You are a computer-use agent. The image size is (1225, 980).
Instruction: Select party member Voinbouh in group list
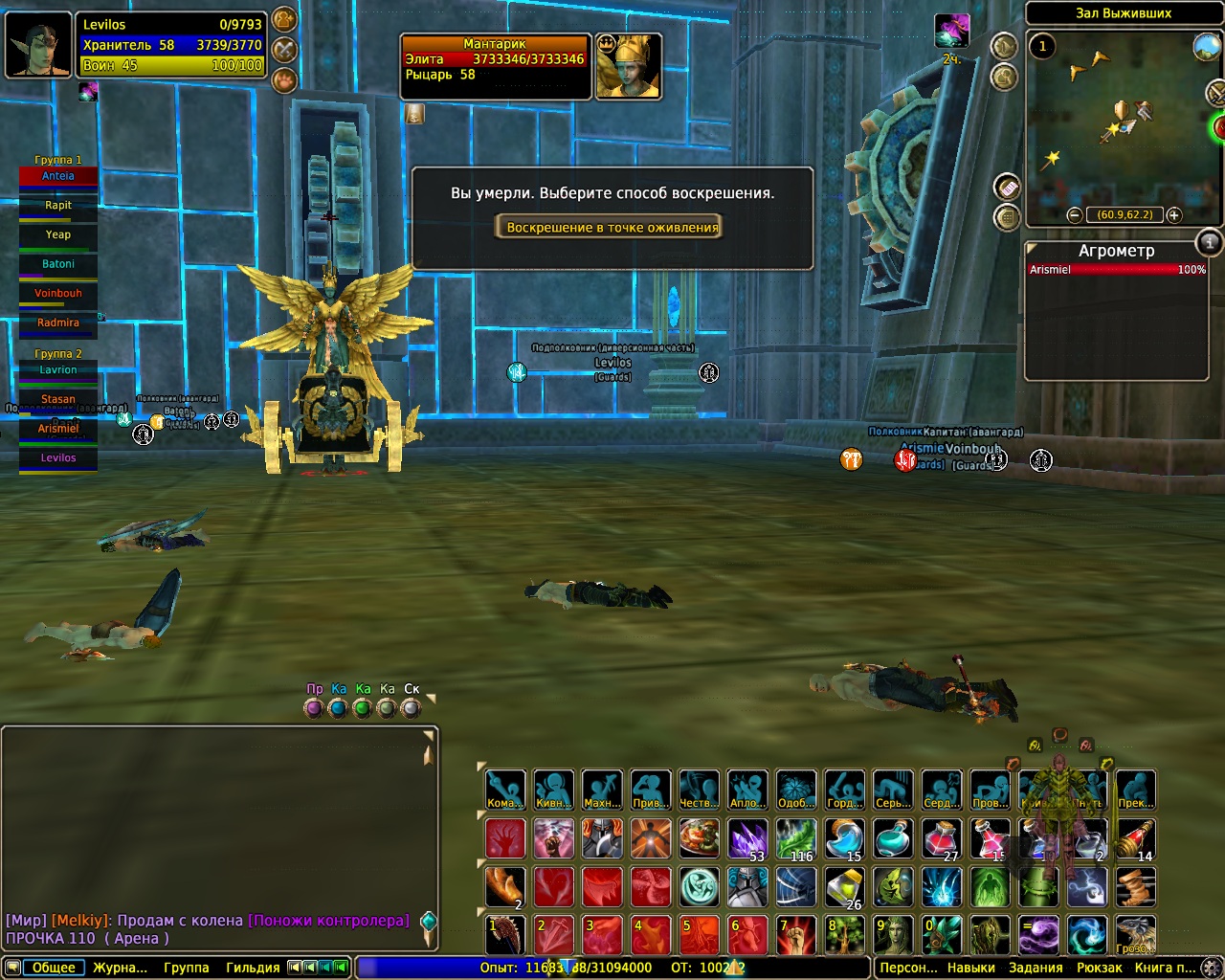point(58,294)
